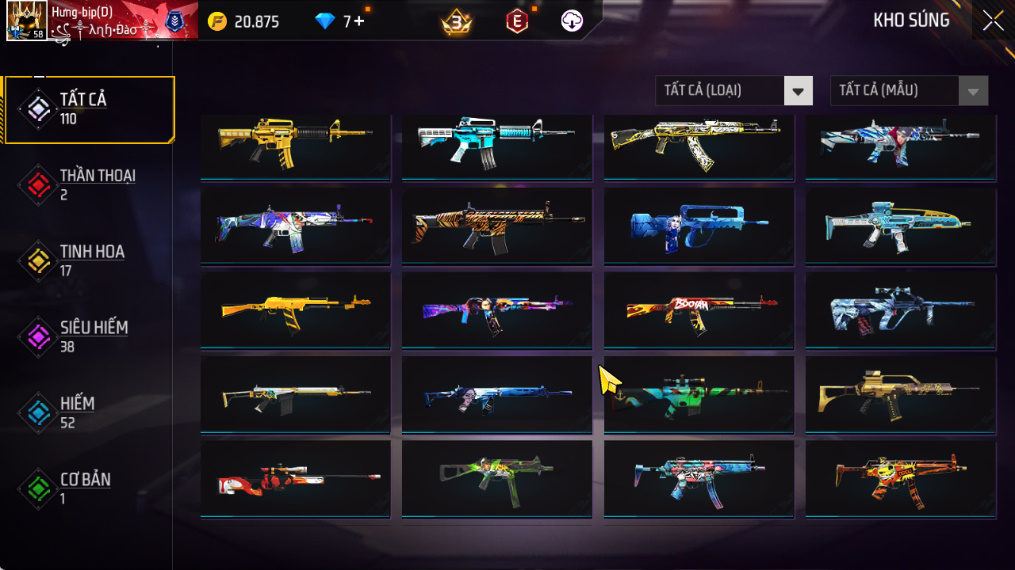Viewport: 1015px width, 570px height.
Task: Add diamonds with the plus button
Action: 359,21
